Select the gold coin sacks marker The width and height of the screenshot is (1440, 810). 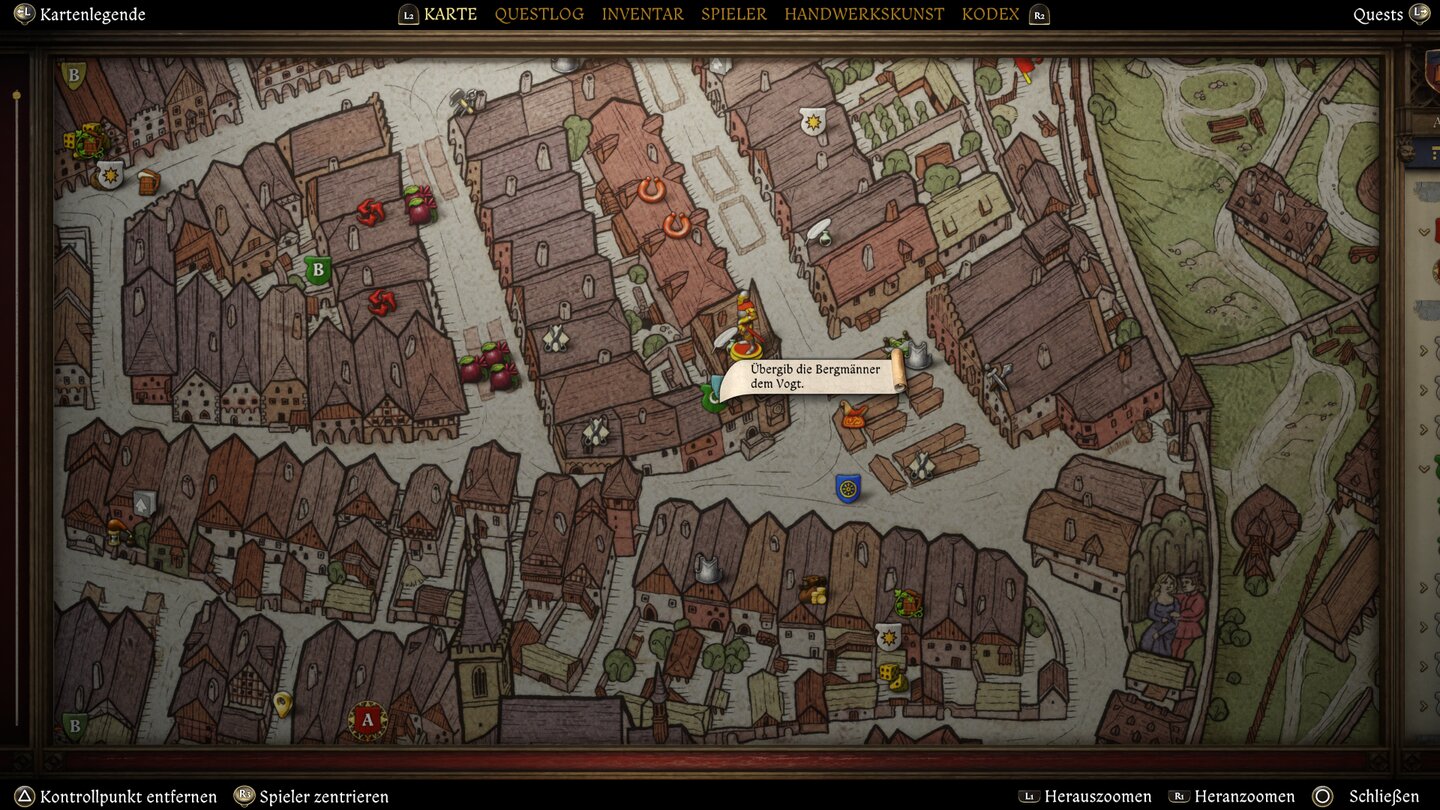(x=814, y=590)
